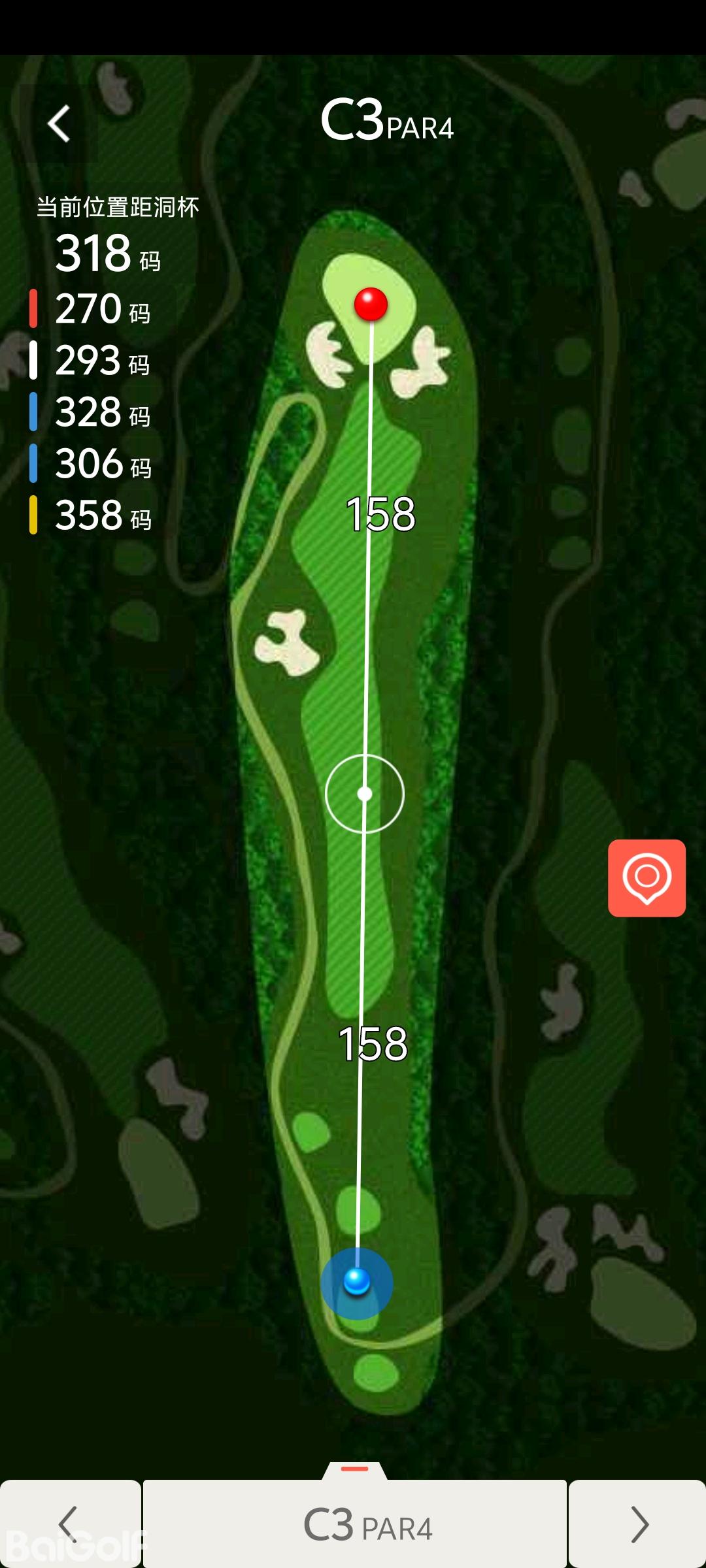
Task: Go back using the top-left arrow
Action: (59, 123)
